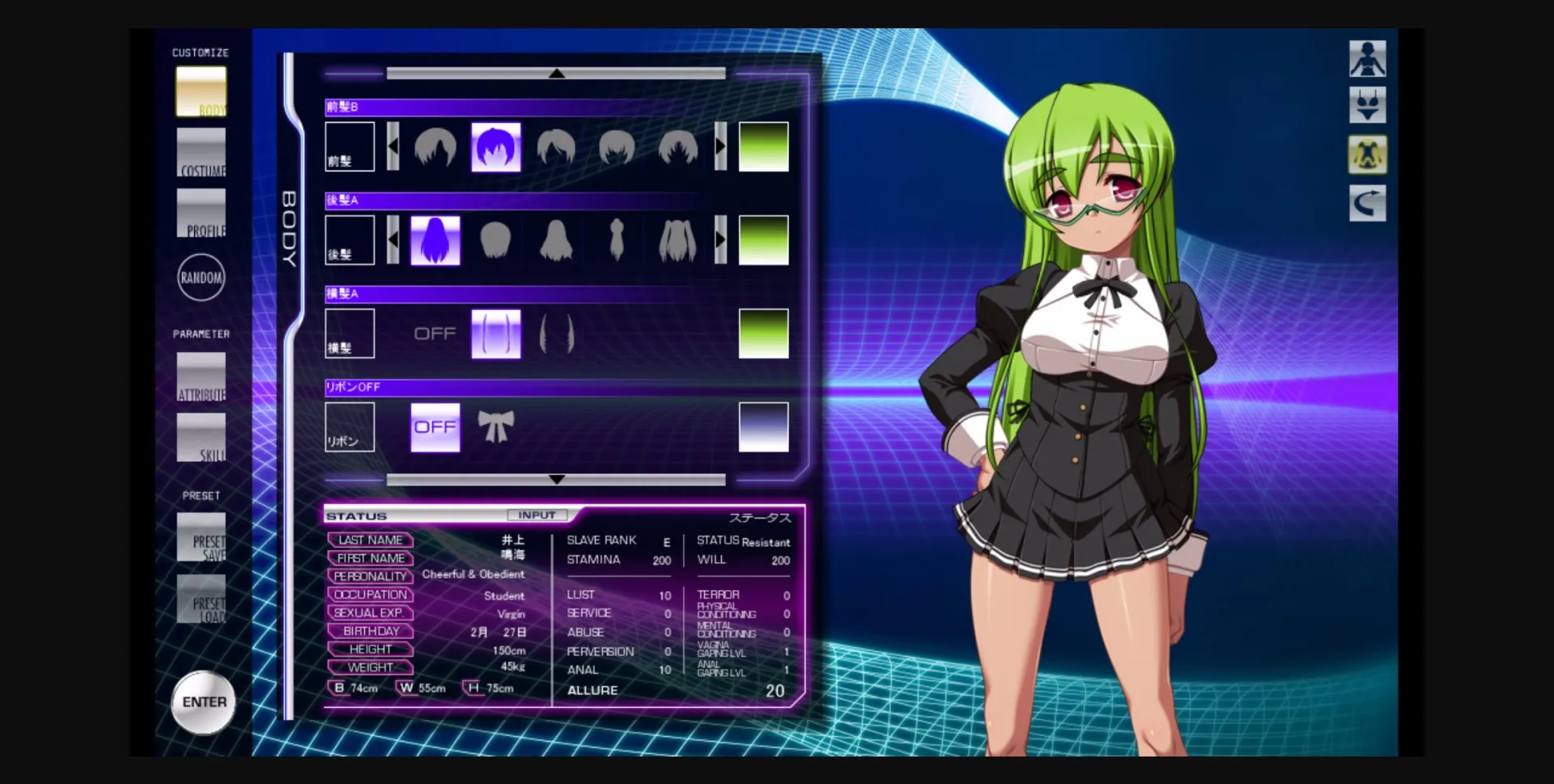This screenshot has height=784, width=1554.
Task: Open the COSTUME customization panel
Action: (201, 154)
